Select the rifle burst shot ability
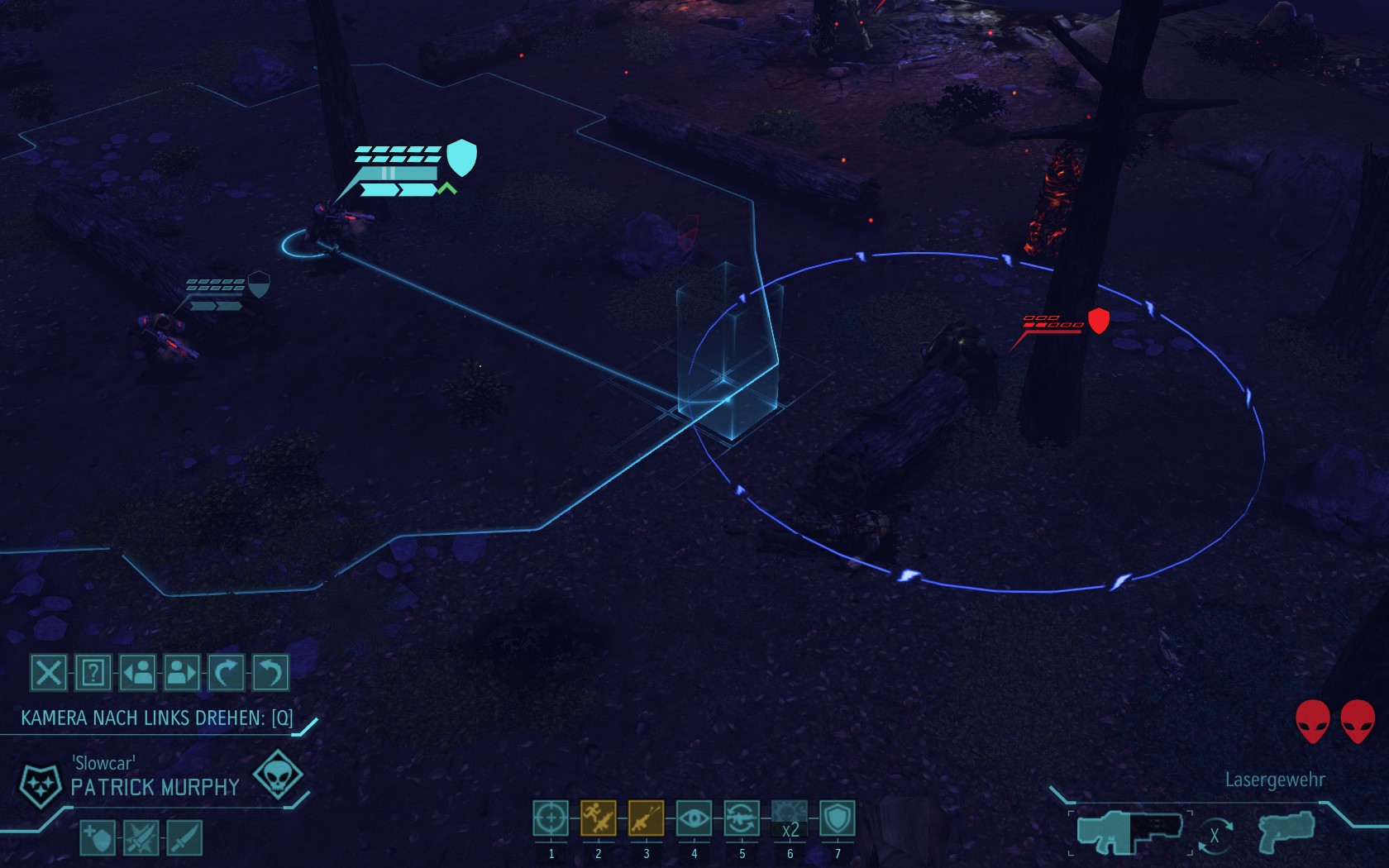Viewport: 1389px width, 868px height. pyautogui.click(x=646, y=818)
